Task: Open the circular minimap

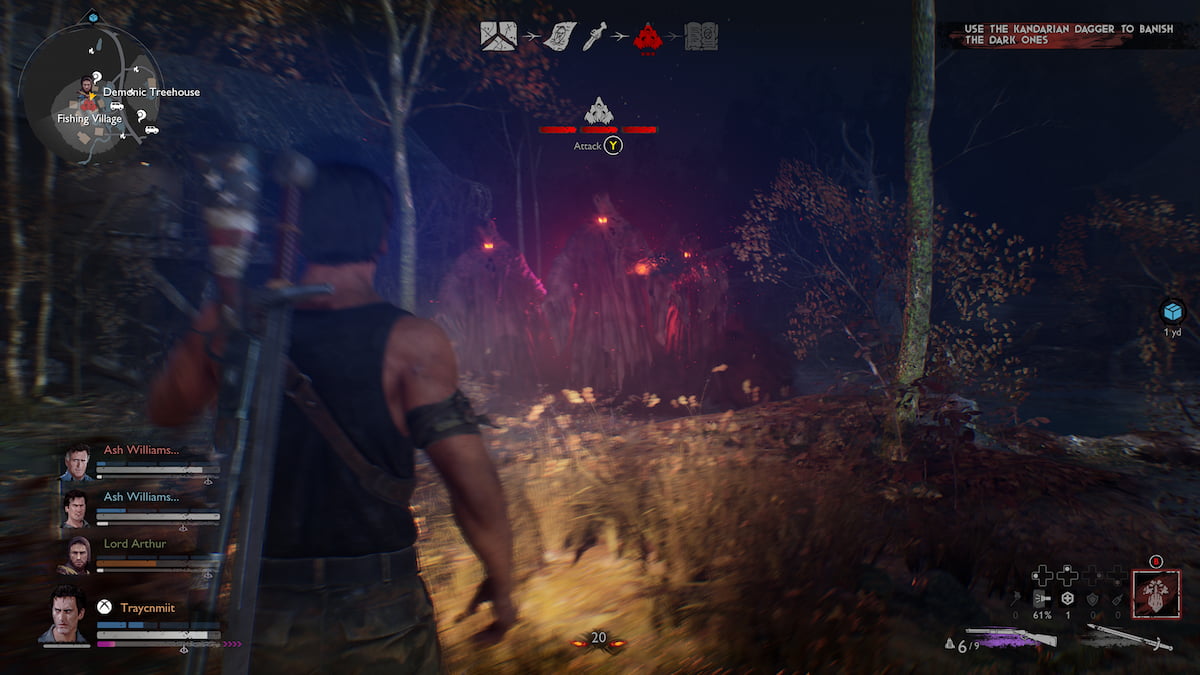Action: tap(90, 96)
